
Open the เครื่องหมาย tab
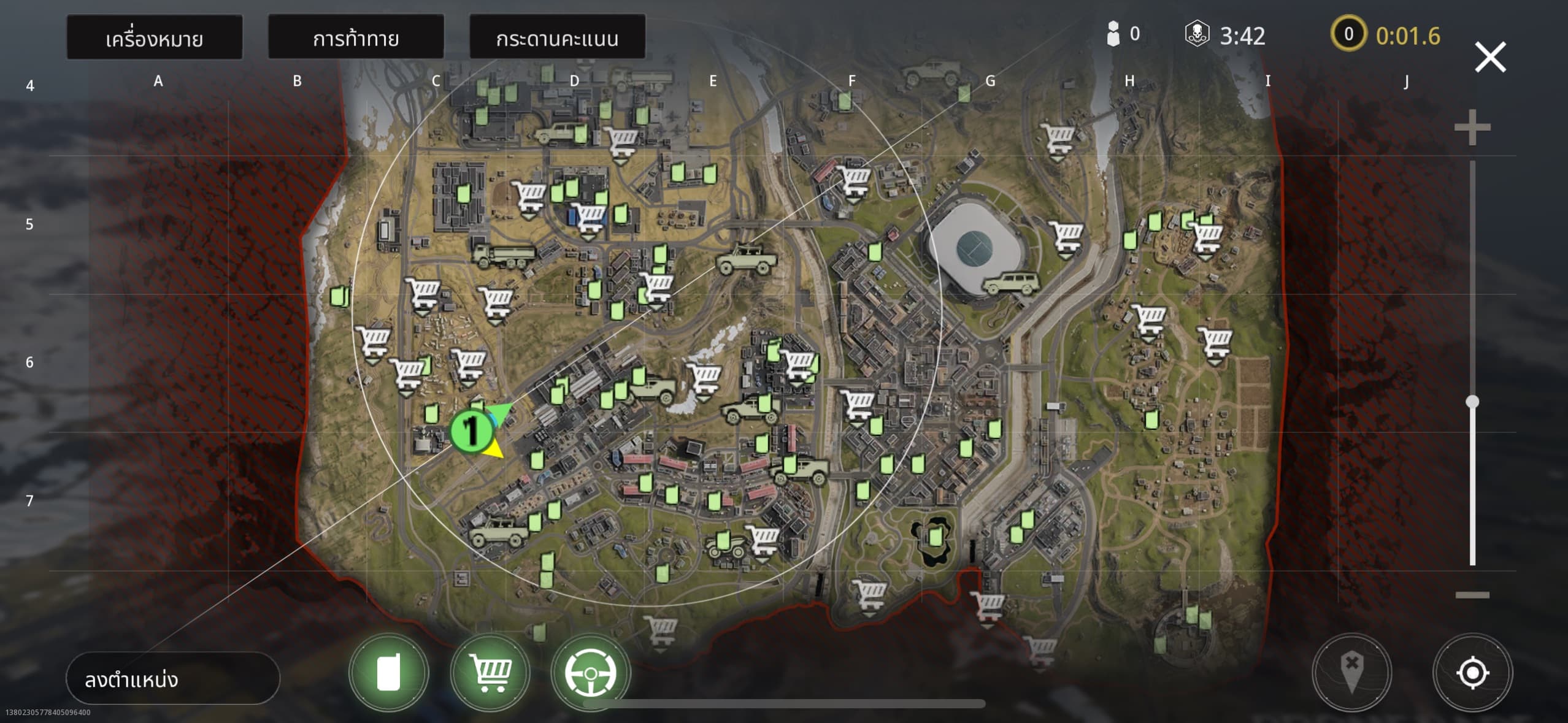click(x=154, y=38)
